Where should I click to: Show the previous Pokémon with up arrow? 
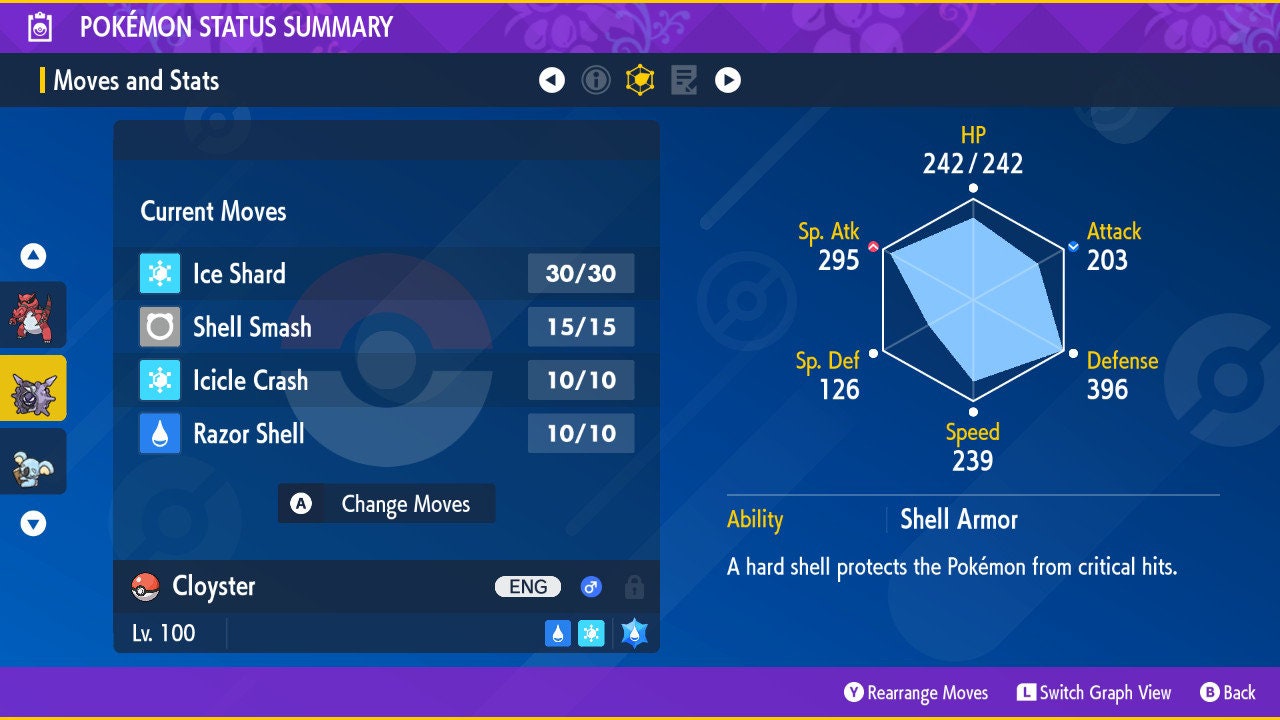pos(33,256)
